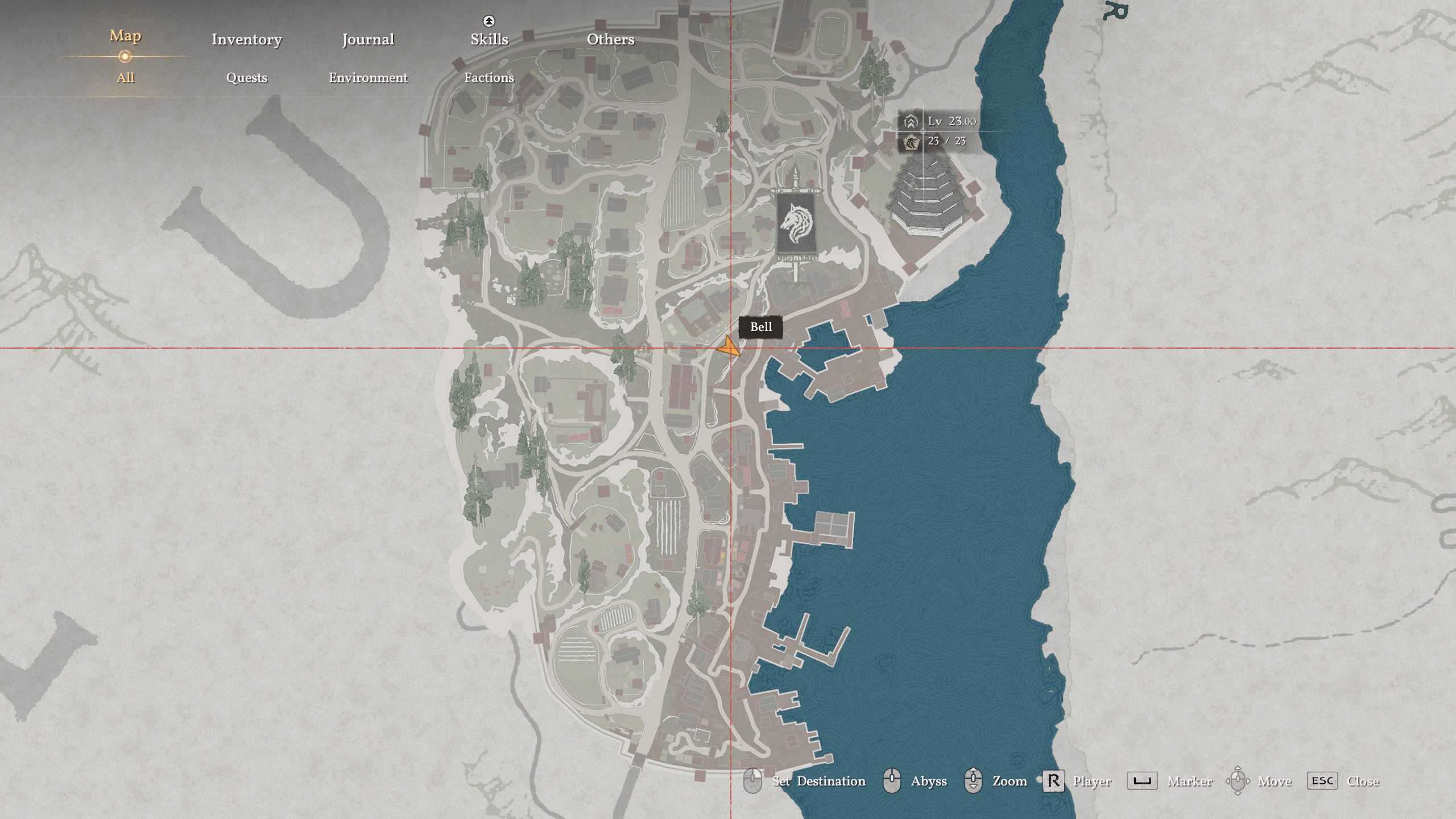
Task: Select the All map filter
Action: 125,77
